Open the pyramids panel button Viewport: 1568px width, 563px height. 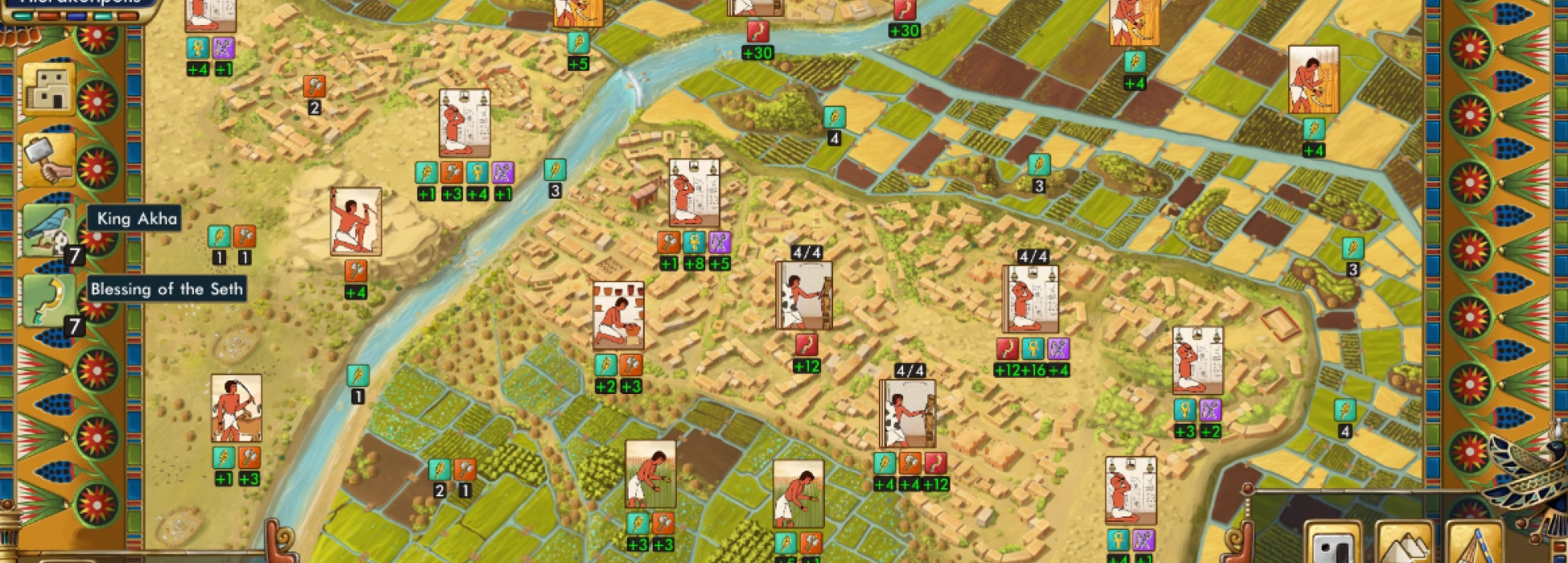(x=1403, y=545)
